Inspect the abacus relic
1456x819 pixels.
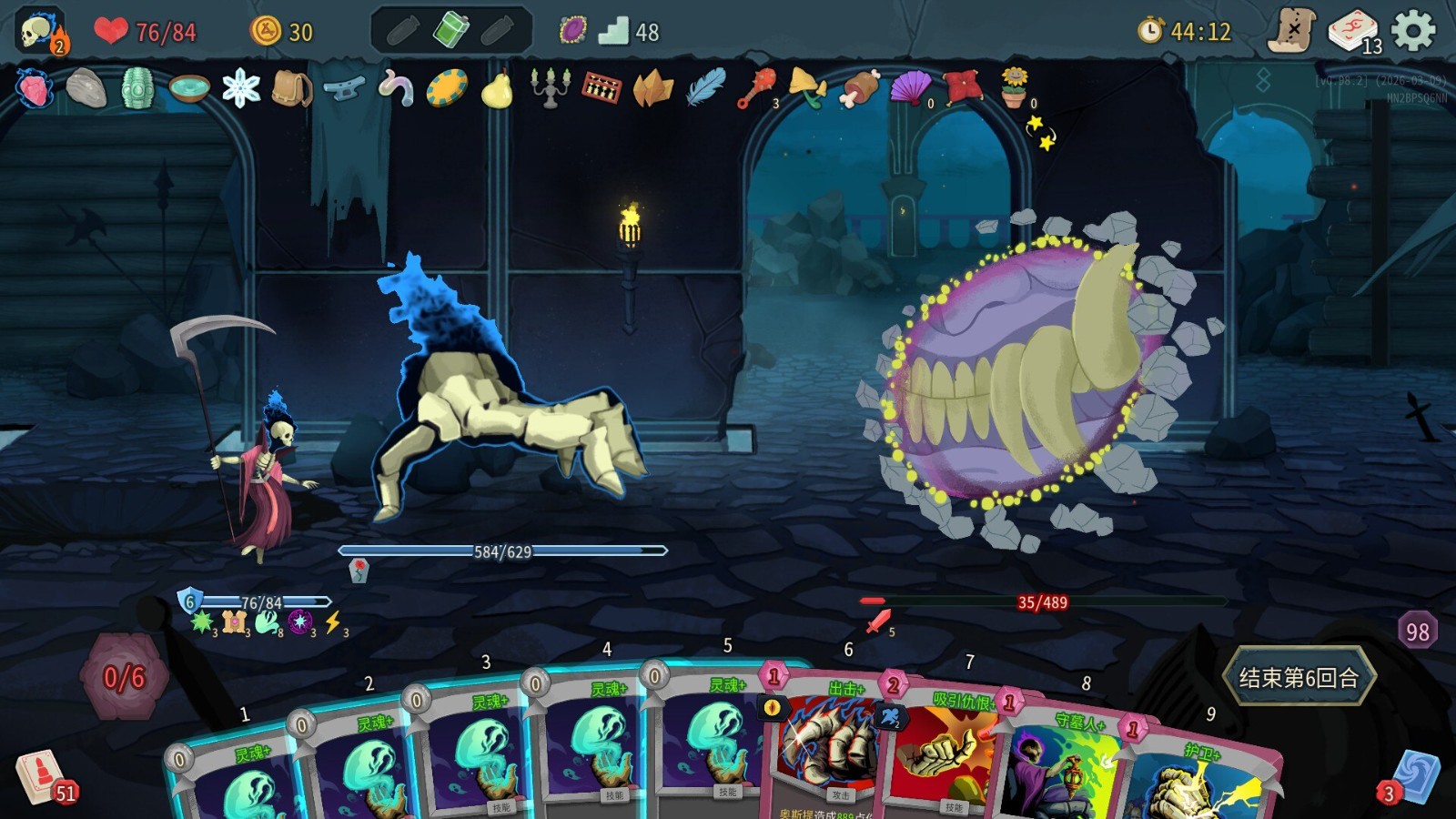602,88
